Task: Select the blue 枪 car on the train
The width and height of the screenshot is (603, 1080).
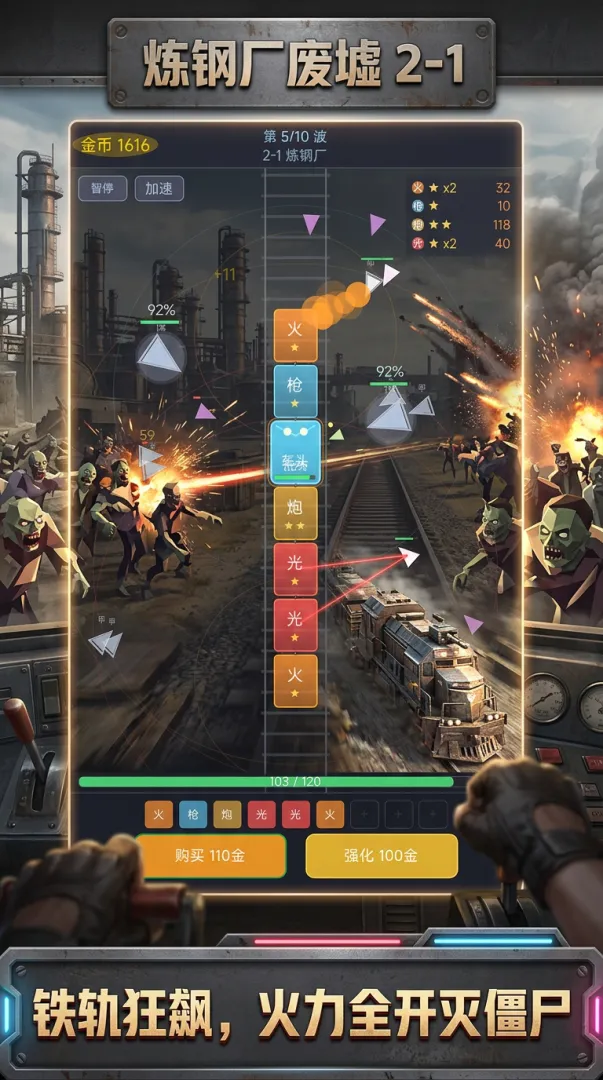Action: click(295, 391)
